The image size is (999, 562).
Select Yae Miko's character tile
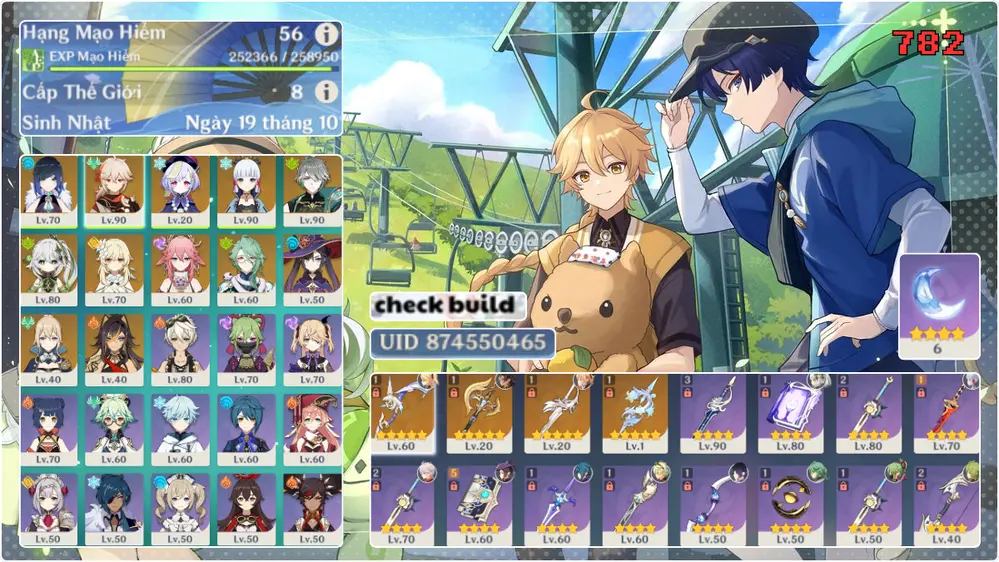pyautogui.click(x=182, y=268)
